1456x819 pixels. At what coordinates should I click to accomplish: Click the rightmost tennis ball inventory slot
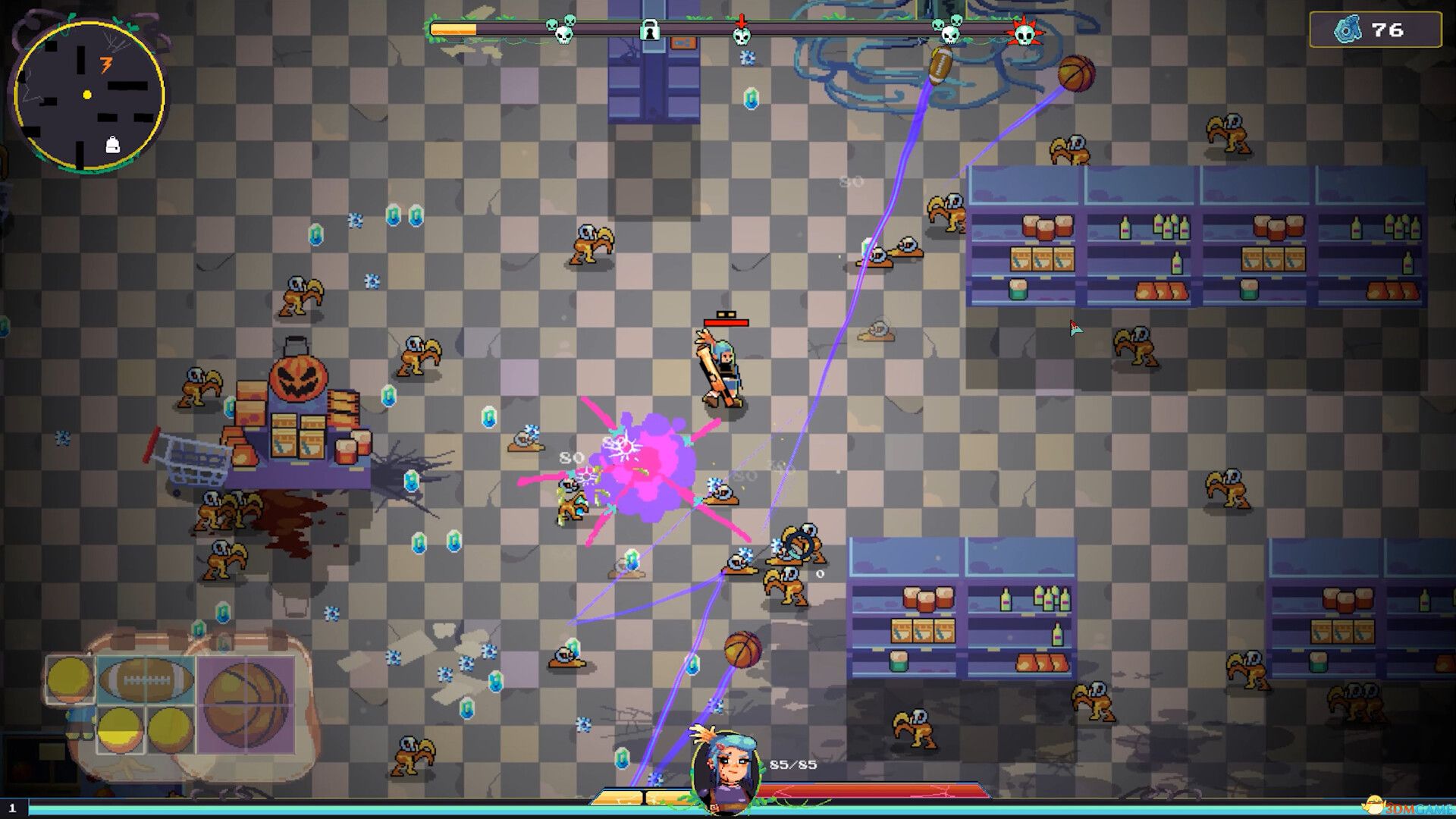point(169,730)
